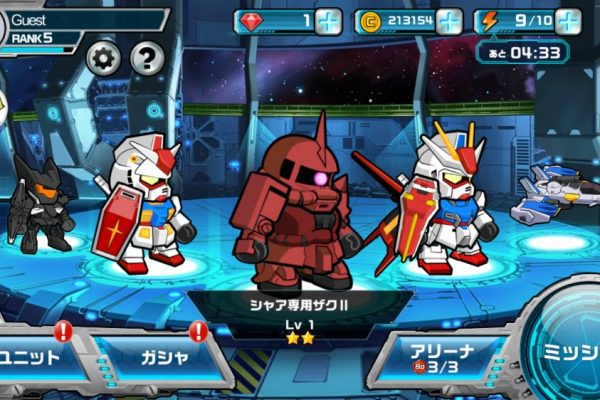The image size is (600, 400).
Task: Show help with the question mark button
Action: pos(147,59)
